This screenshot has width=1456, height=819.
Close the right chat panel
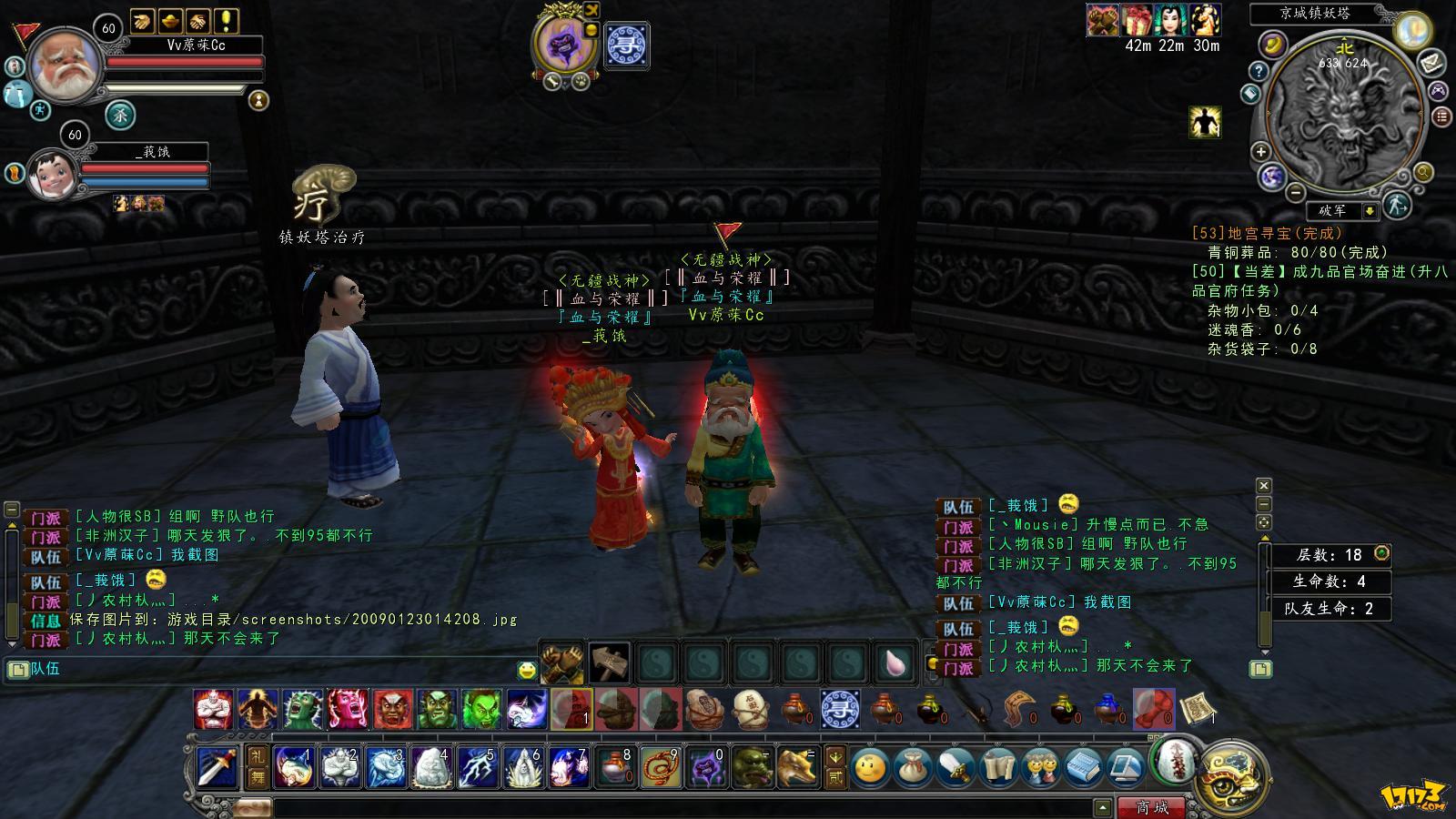coord(1263,486)
